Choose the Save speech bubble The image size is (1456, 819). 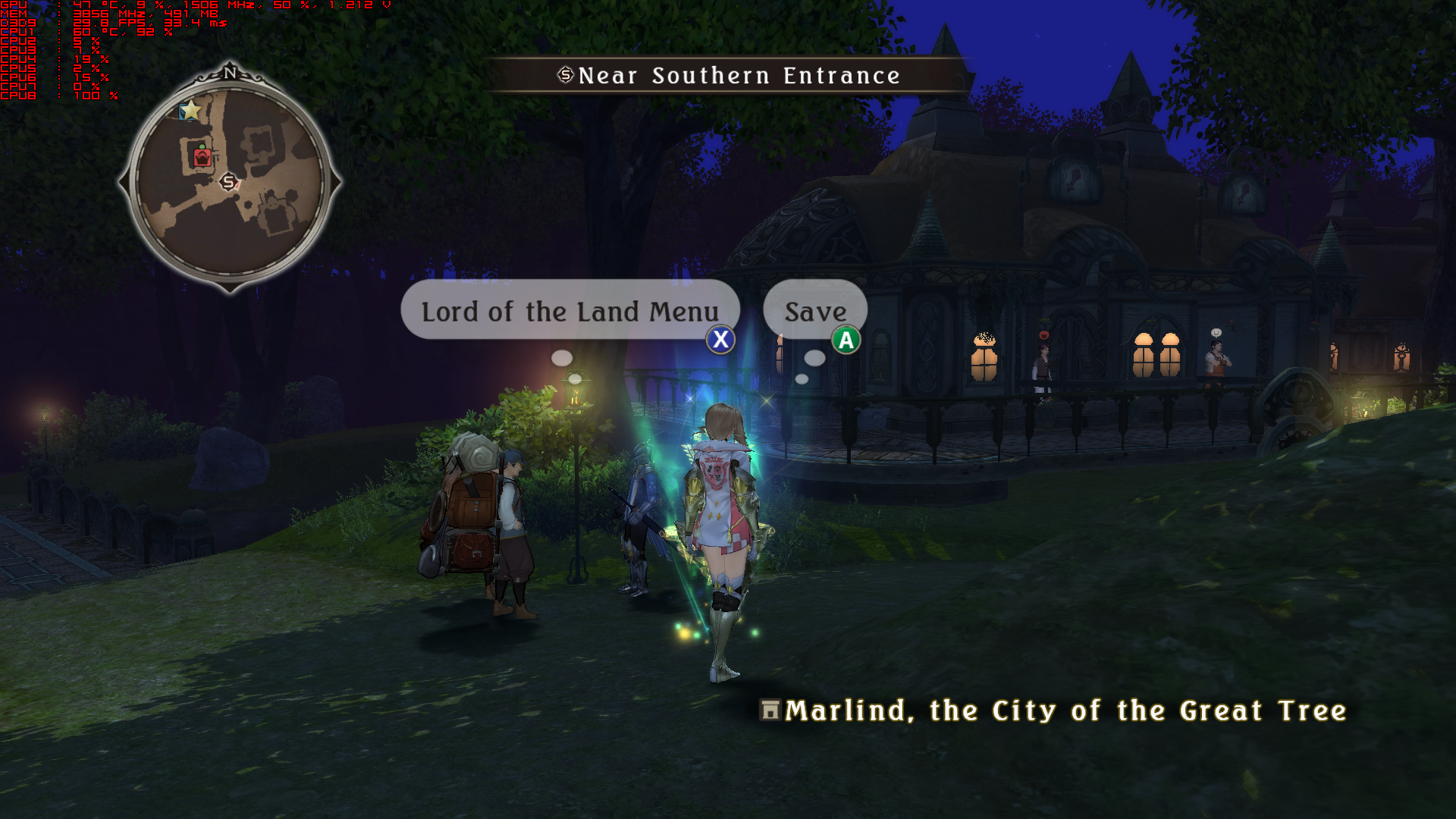tap(815, 311)
